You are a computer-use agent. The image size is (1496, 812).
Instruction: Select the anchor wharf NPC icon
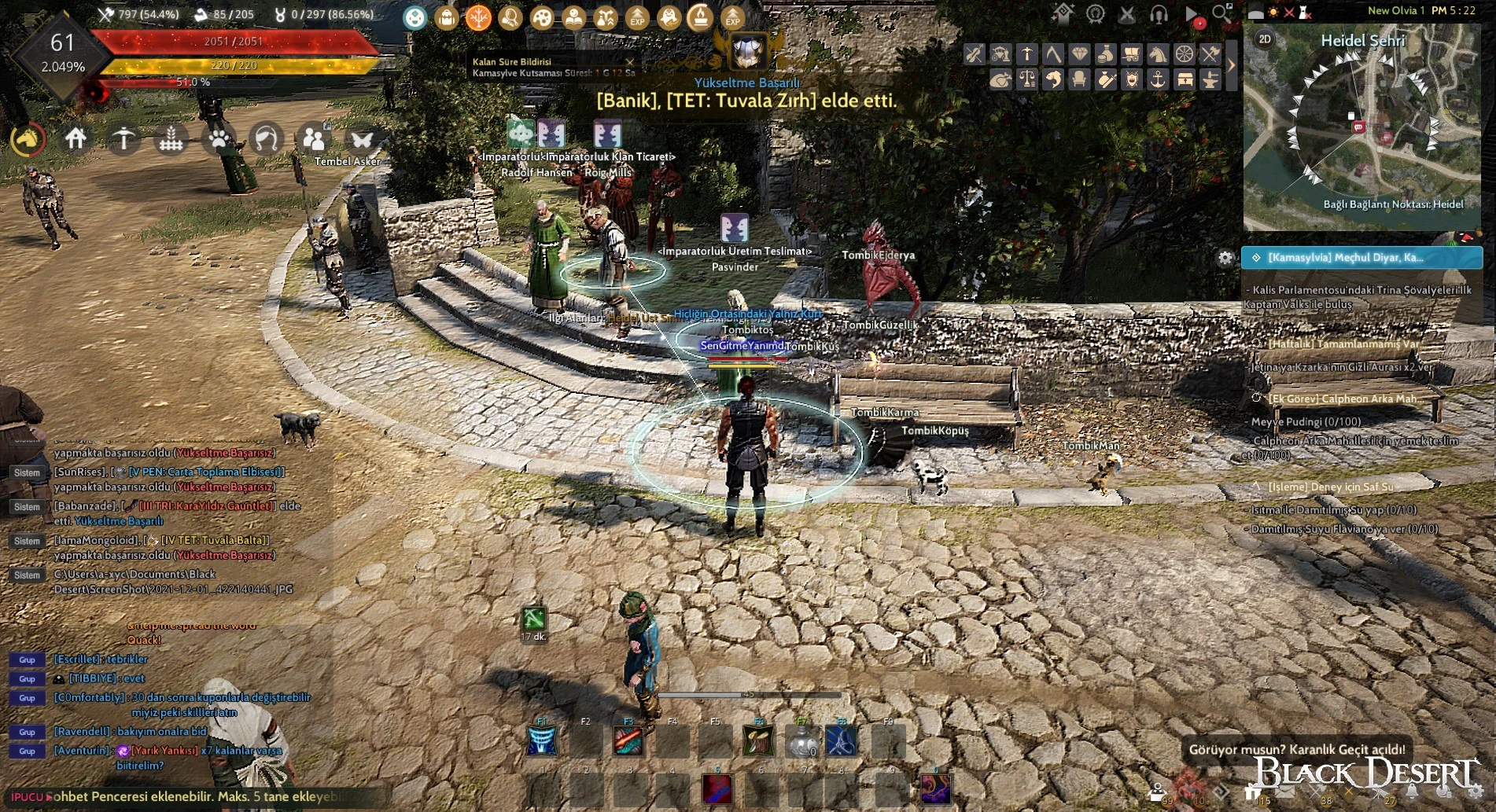click(1158, 79)
